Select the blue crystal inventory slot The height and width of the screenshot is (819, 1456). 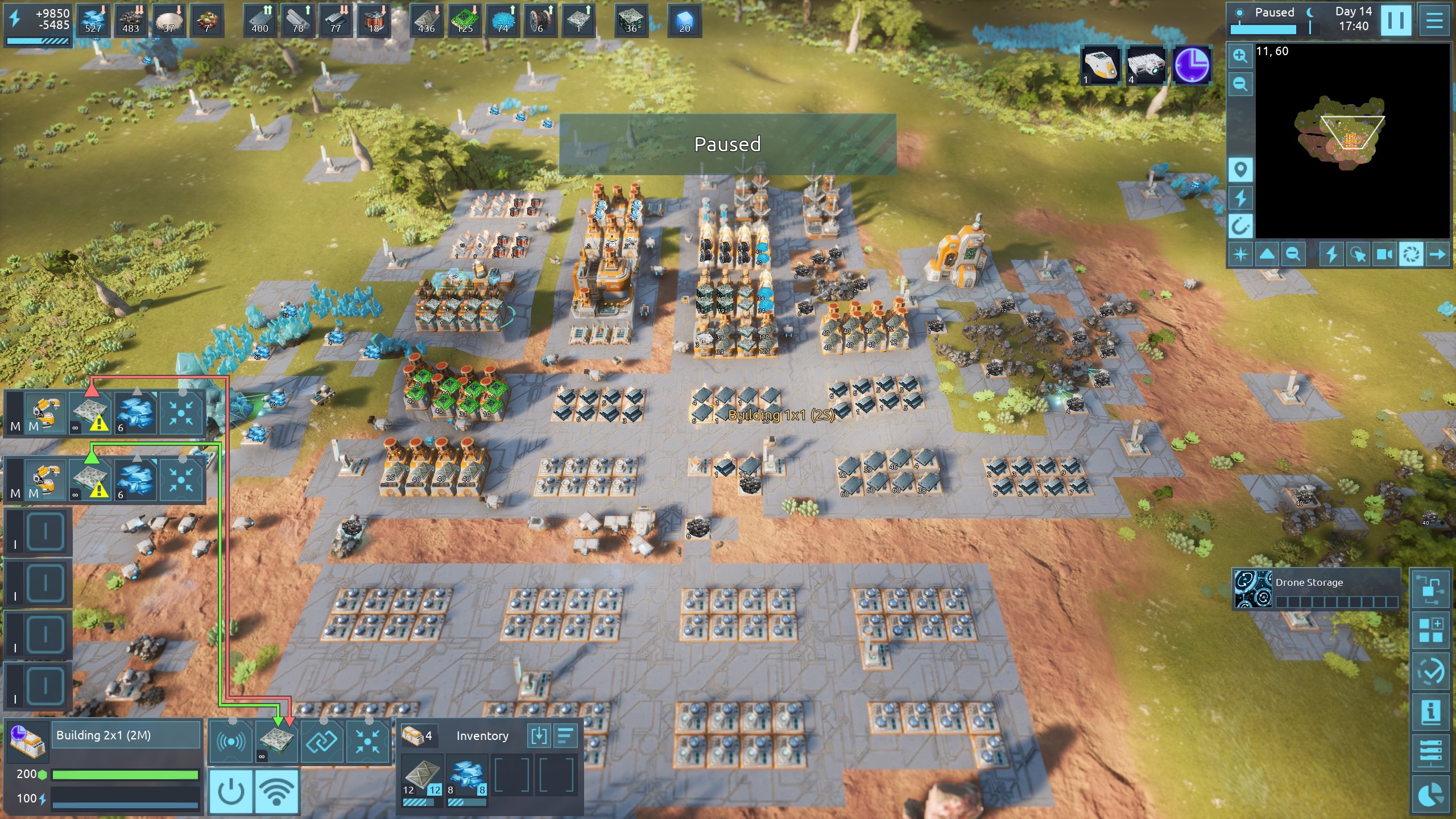pos(466,775)
